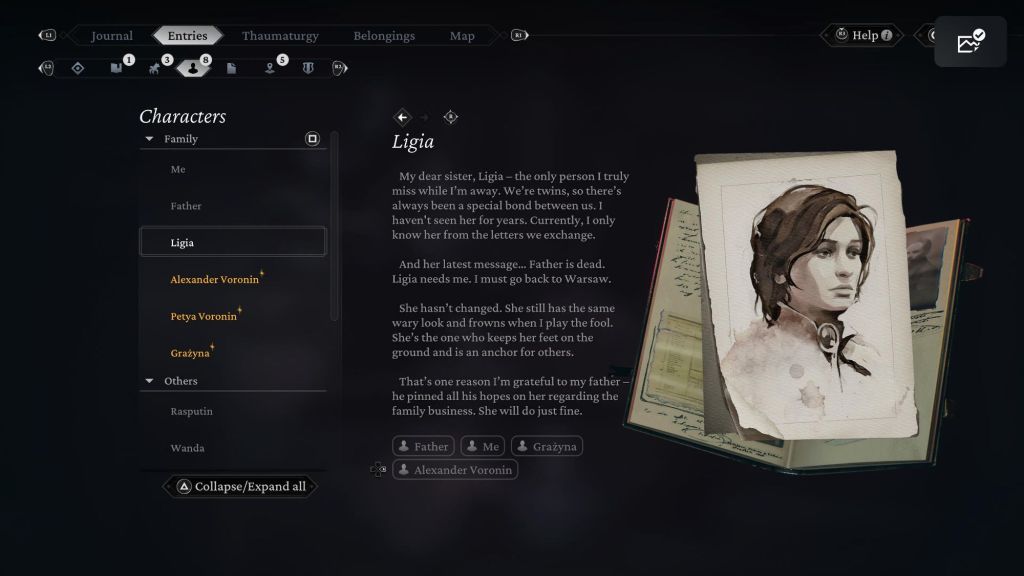Select the horse rider category icon
1024x576 pixels.
[x=154, y=68]
